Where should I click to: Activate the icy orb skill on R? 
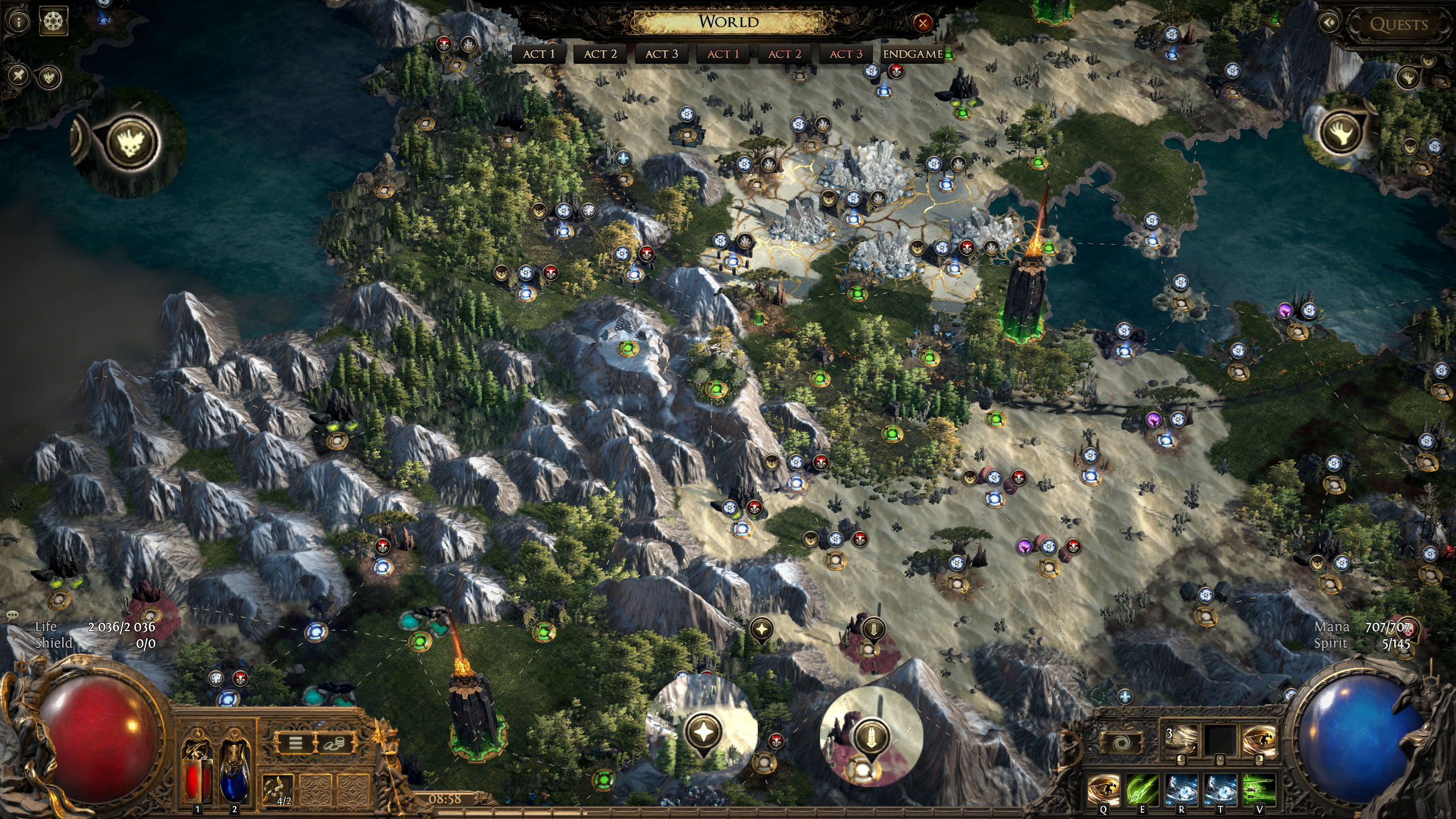coord(1181,789)
